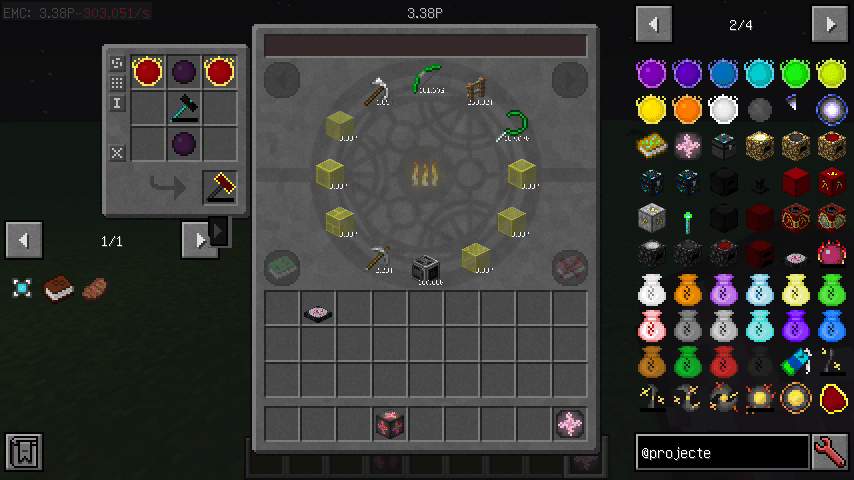Focus the @projecte item search field
The width and height of the screenshot is (854, 480).
(x=722, y=452)
